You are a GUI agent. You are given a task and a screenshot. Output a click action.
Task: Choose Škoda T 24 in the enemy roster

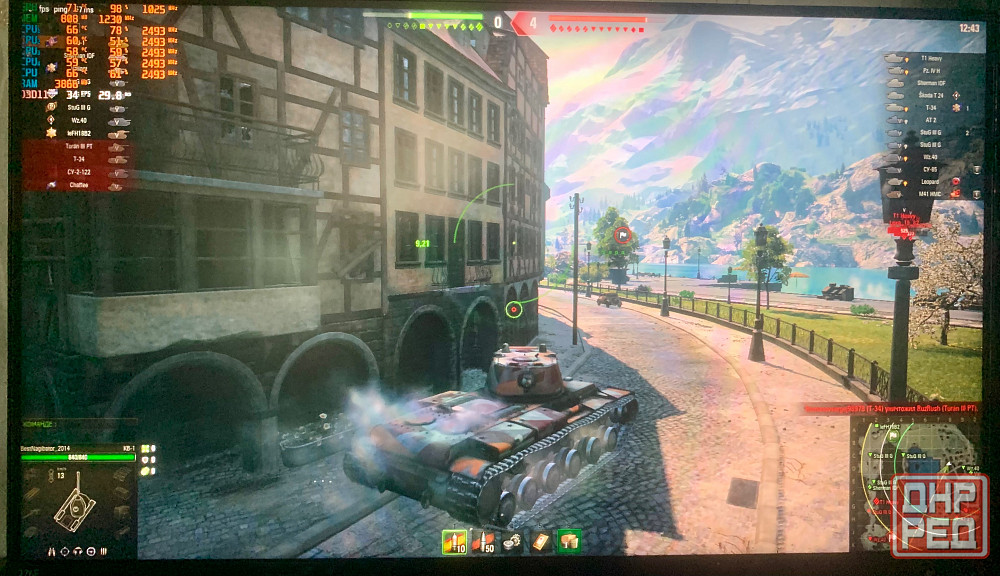click(x=930, y=95)
